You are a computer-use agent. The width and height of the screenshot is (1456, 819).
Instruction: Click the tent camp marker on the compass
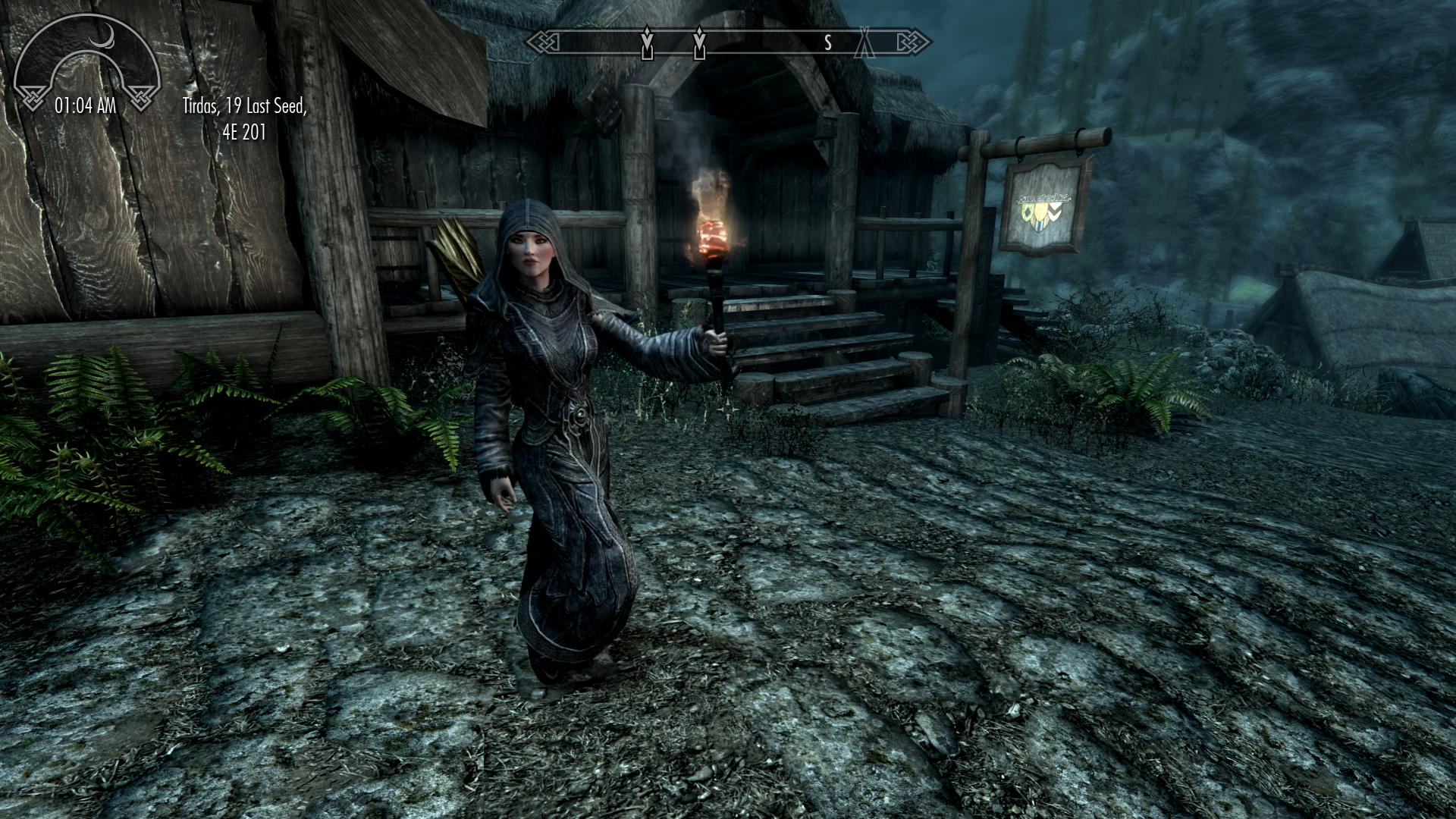(x=864, y=43)
